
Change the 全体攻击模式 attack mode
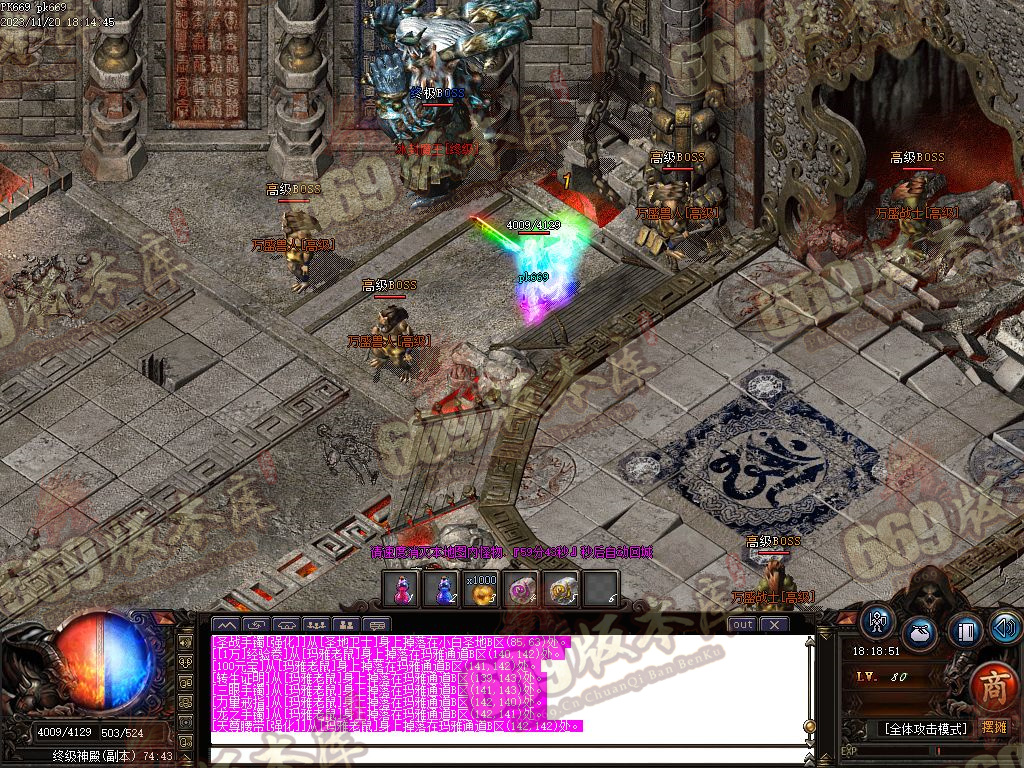[x=925, y=728]
